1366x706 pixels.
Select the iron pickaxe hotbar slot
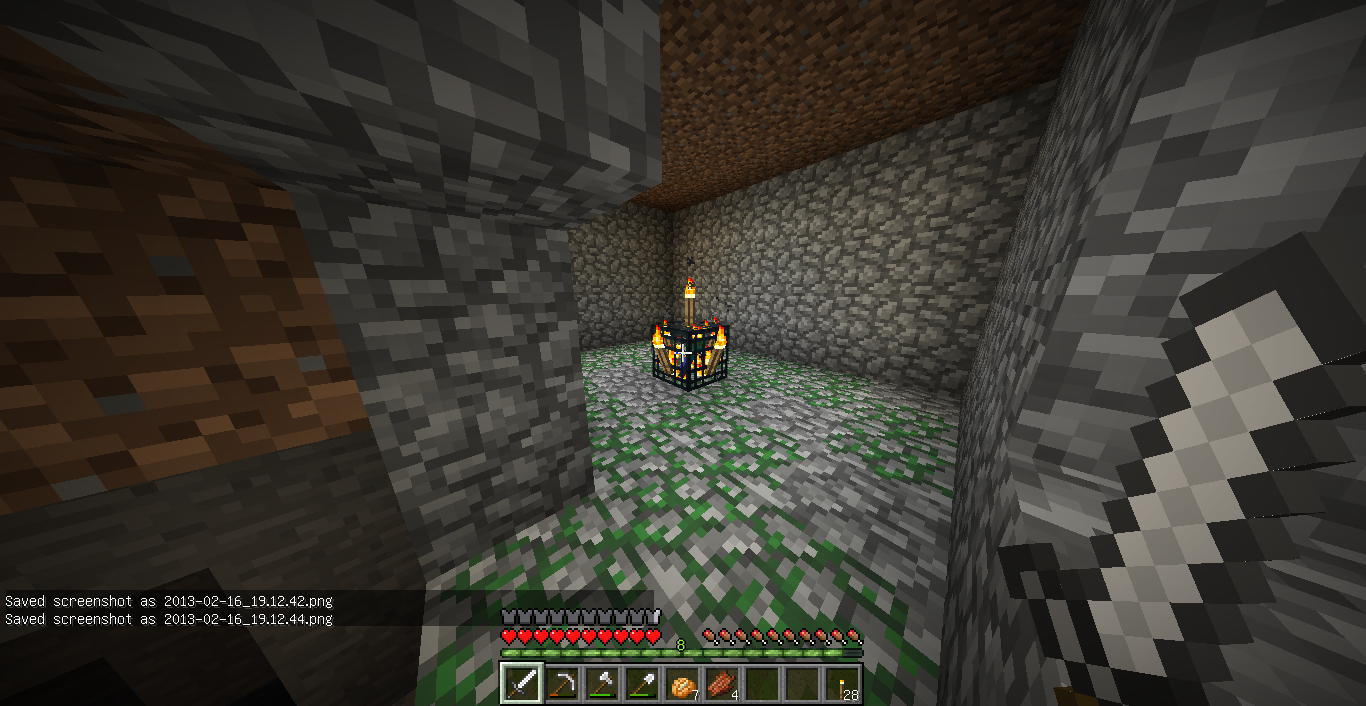(562, 684)
